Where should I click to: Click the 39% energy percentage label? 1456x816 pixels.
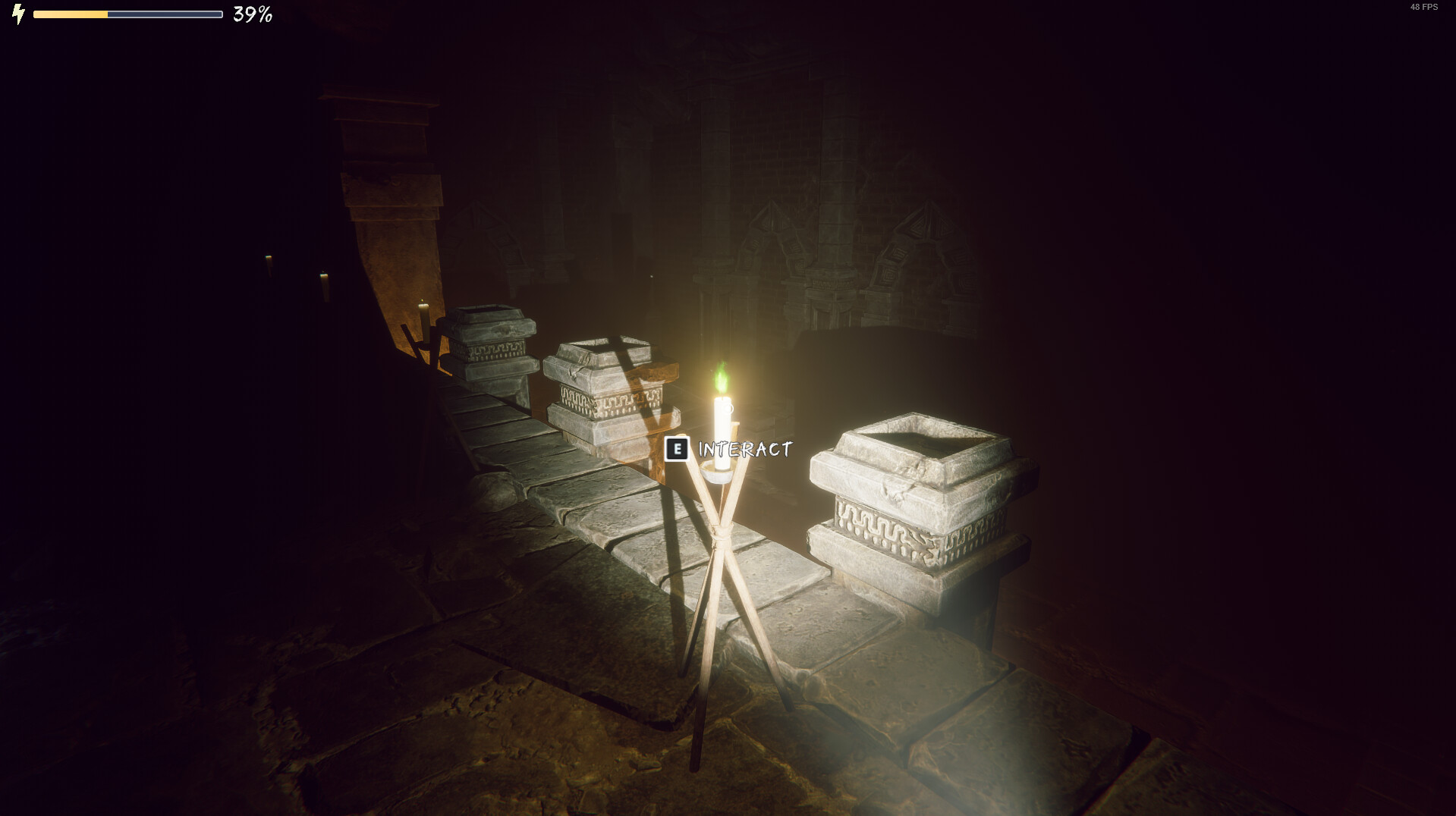(250, 13)
